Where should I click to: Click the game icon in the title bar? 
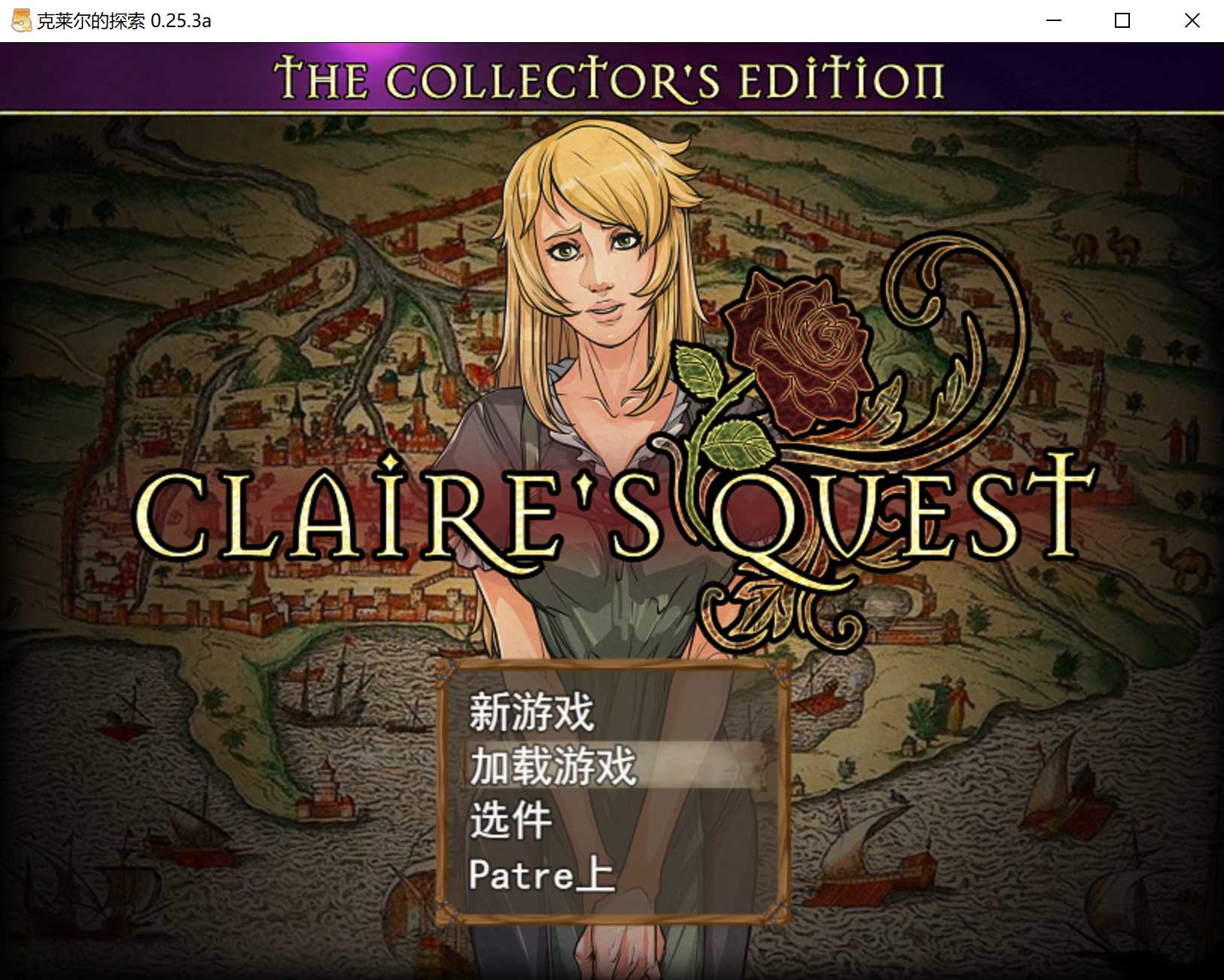(18, 20)
